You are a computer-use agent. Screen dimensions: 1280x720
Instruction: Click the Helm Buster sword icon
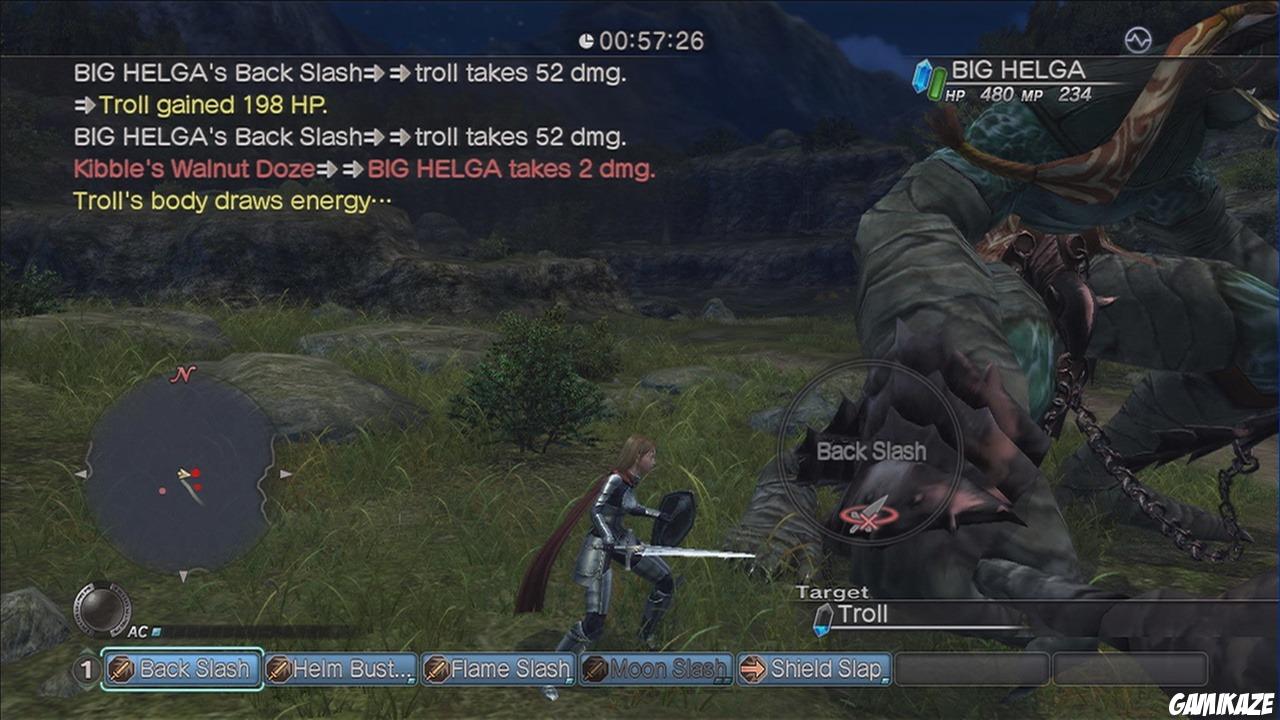point(276,670)
